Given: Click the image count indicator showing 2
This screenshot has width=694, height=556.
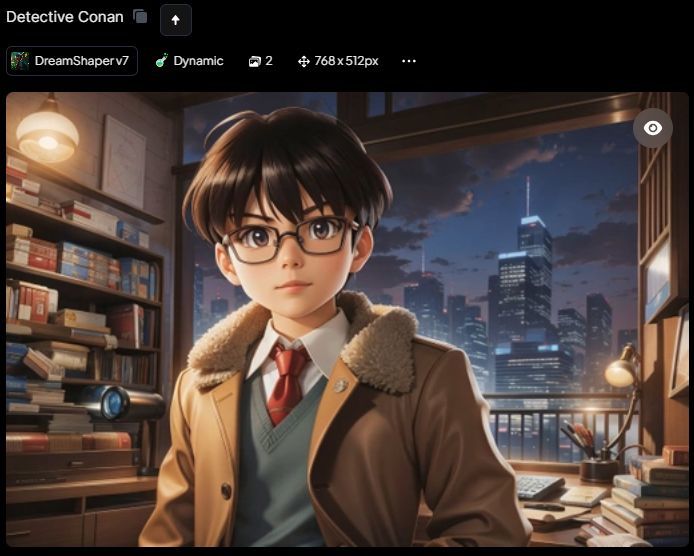Looking at the screenshot, I should coord(261,61).
